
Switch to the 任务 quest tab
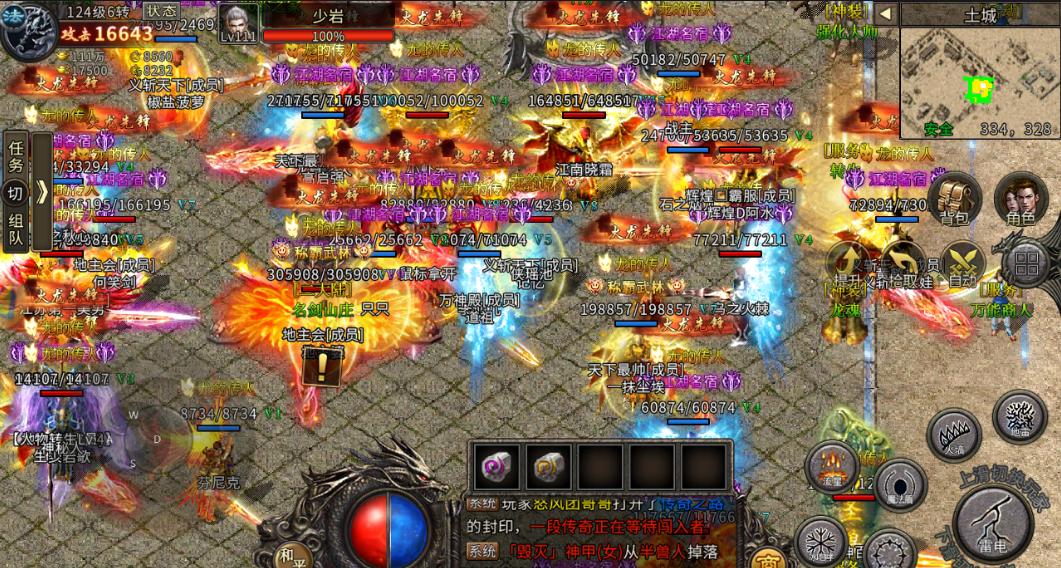tap(15, 156)
